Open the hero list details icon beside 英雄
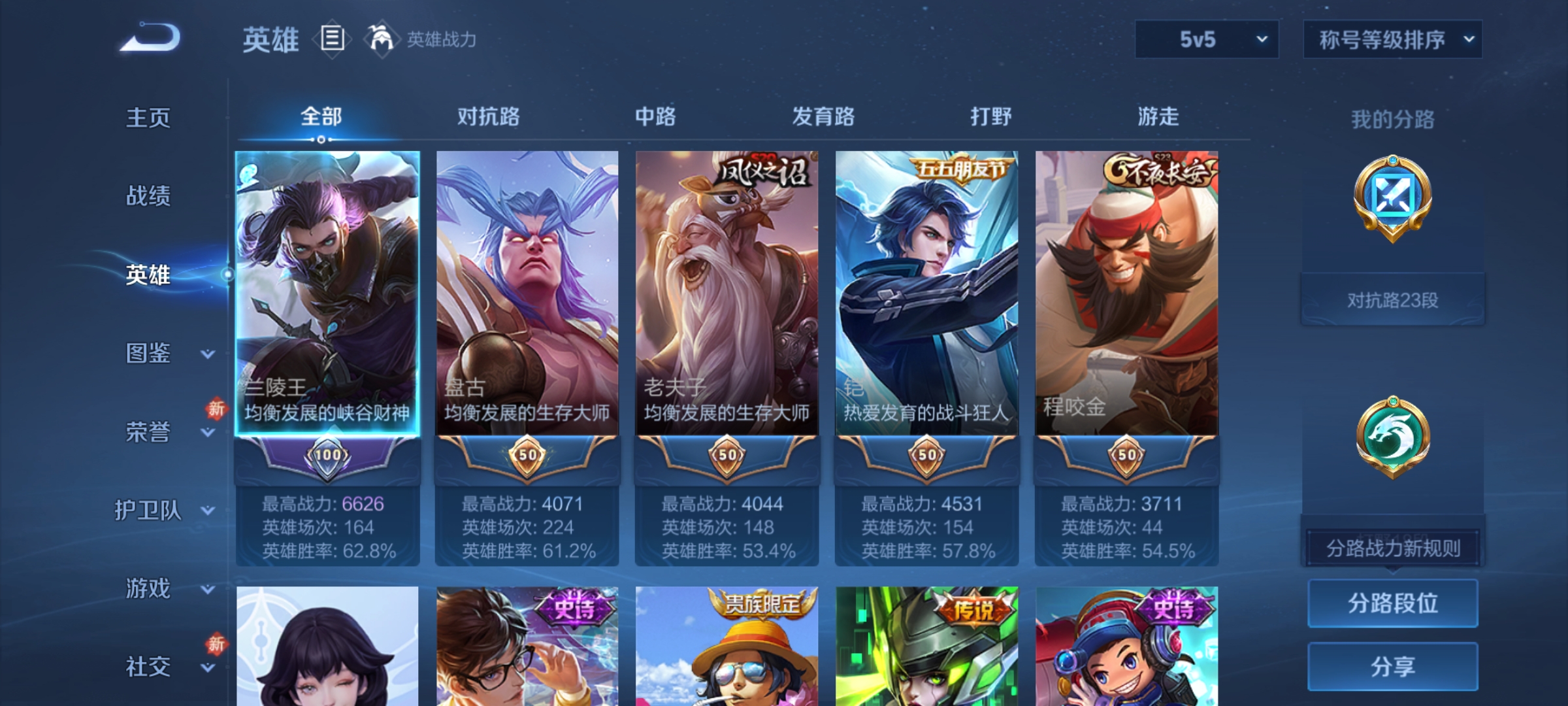This screenshot has height=706, width=1568. [x=331, y=41]
